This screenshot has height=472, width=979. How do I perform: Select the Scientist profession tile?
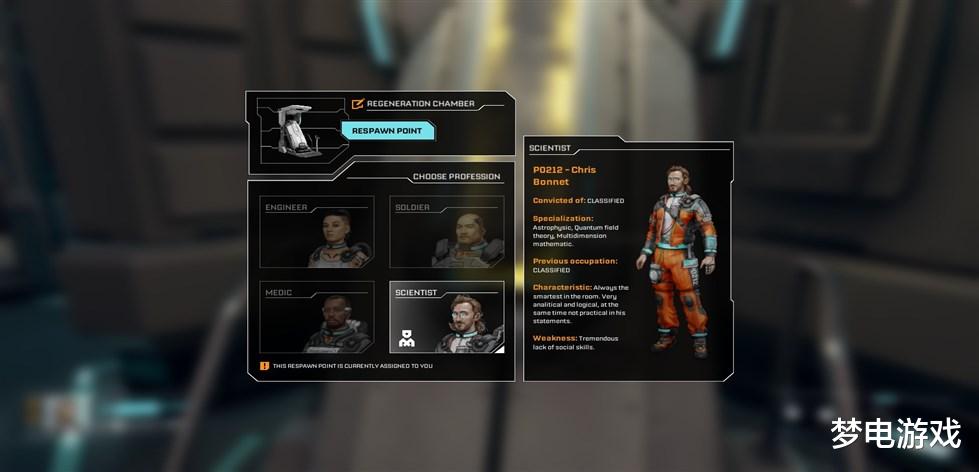[x=446, y=317]
